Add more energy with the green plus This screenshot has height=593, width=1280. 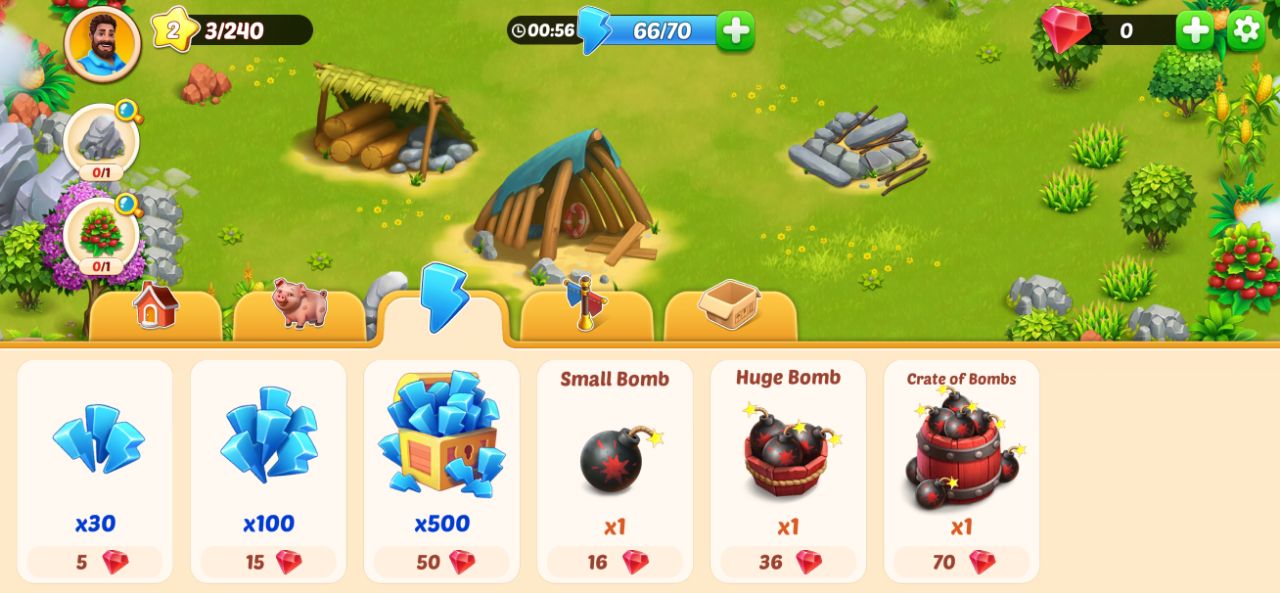click(735, 31)
